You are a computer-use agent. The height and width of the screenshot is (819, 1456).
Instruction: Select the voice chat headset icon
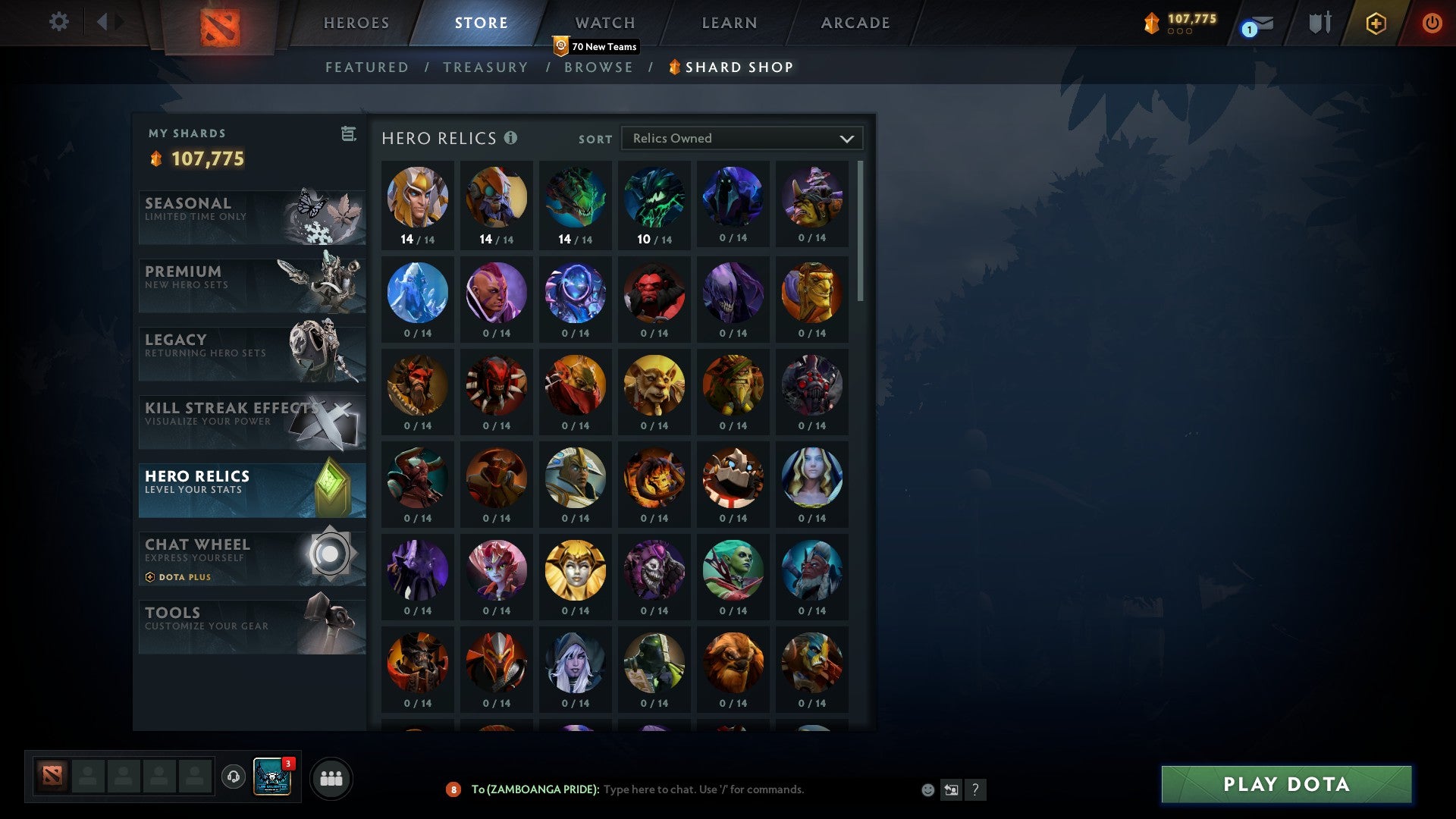[x=232, y=777]
